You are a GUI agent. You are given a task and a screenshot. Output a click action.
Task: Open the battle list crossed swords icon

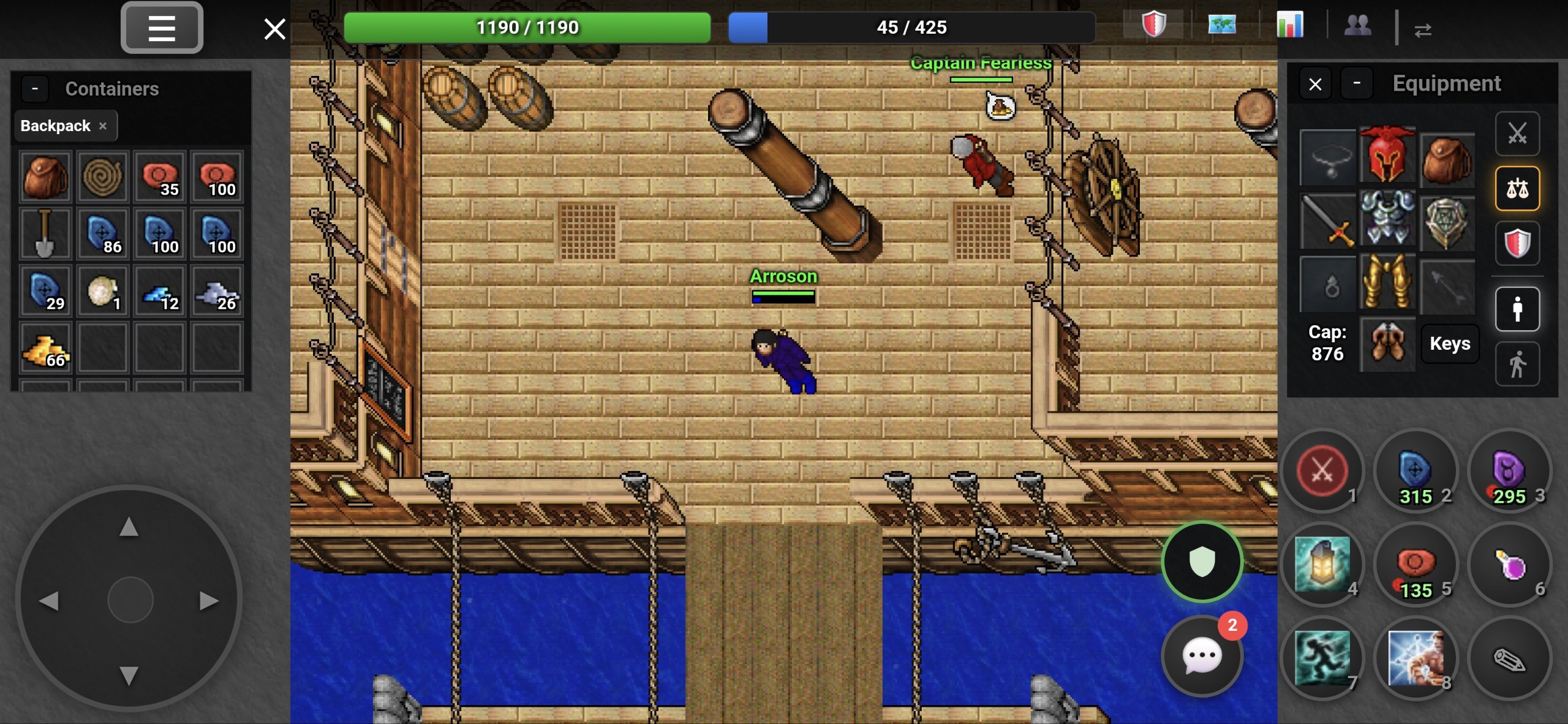point(1518,134)
